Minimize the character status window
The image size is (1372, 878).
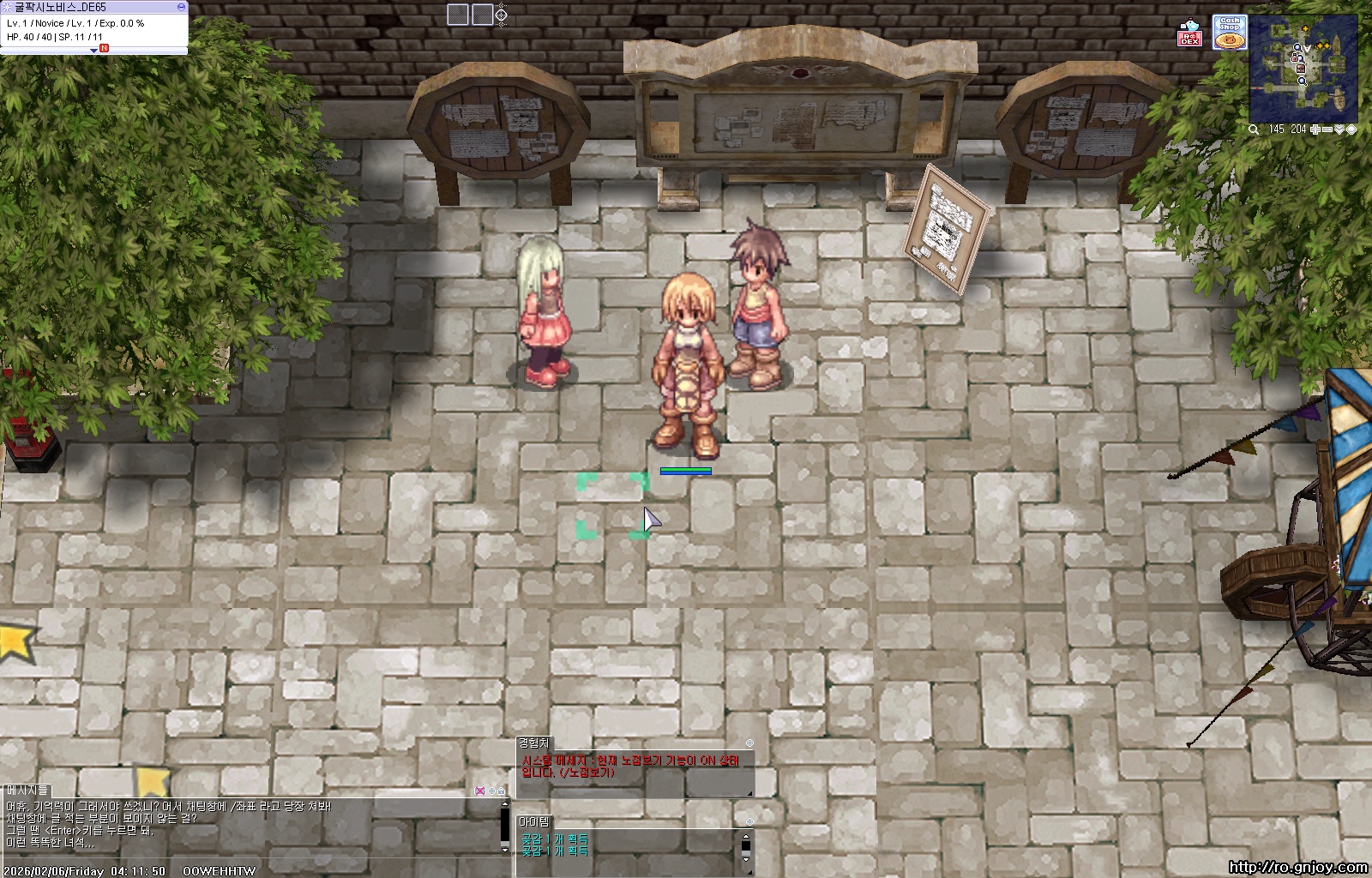[x=181, y=6]
